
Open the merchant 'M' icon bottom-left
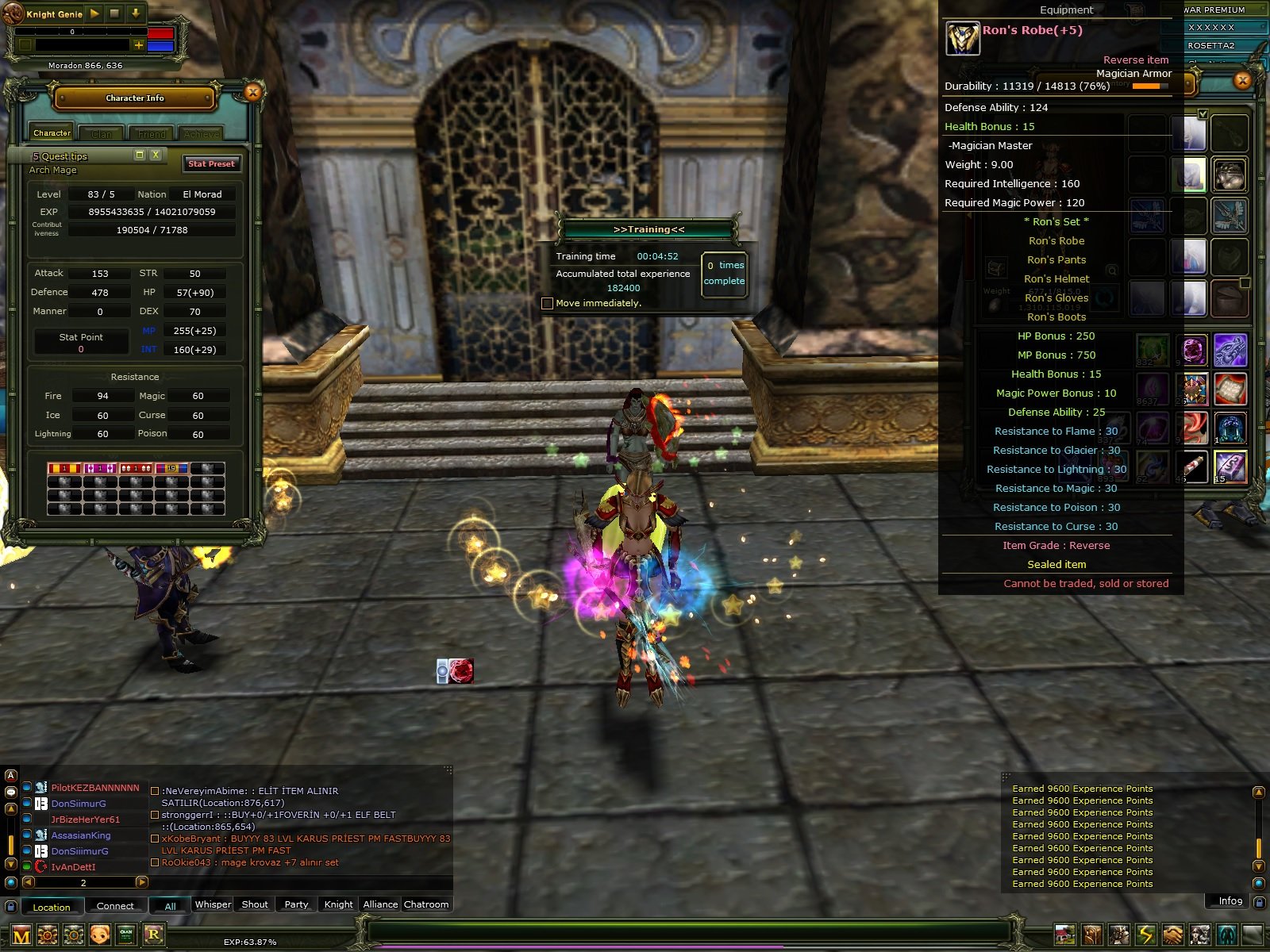click(x=21, y=935)
